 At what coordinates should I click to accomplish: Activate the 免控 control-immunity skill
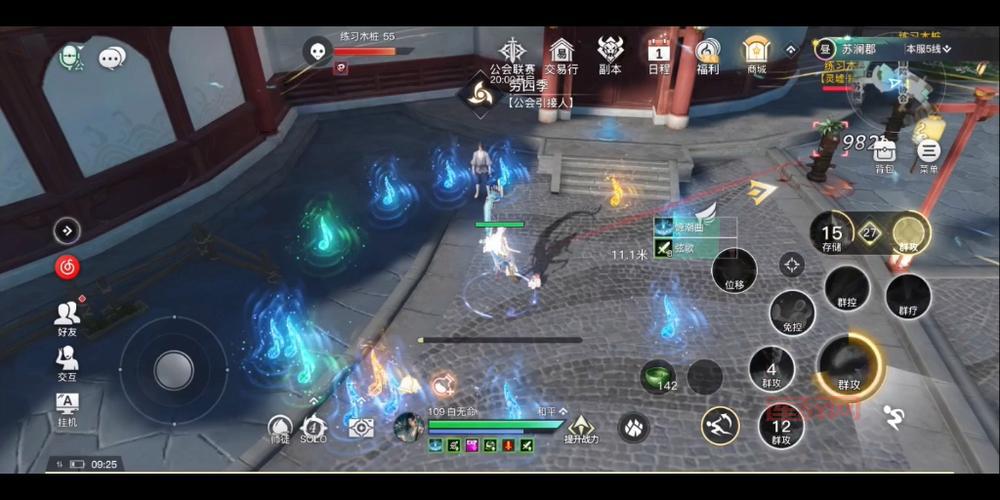792,312
